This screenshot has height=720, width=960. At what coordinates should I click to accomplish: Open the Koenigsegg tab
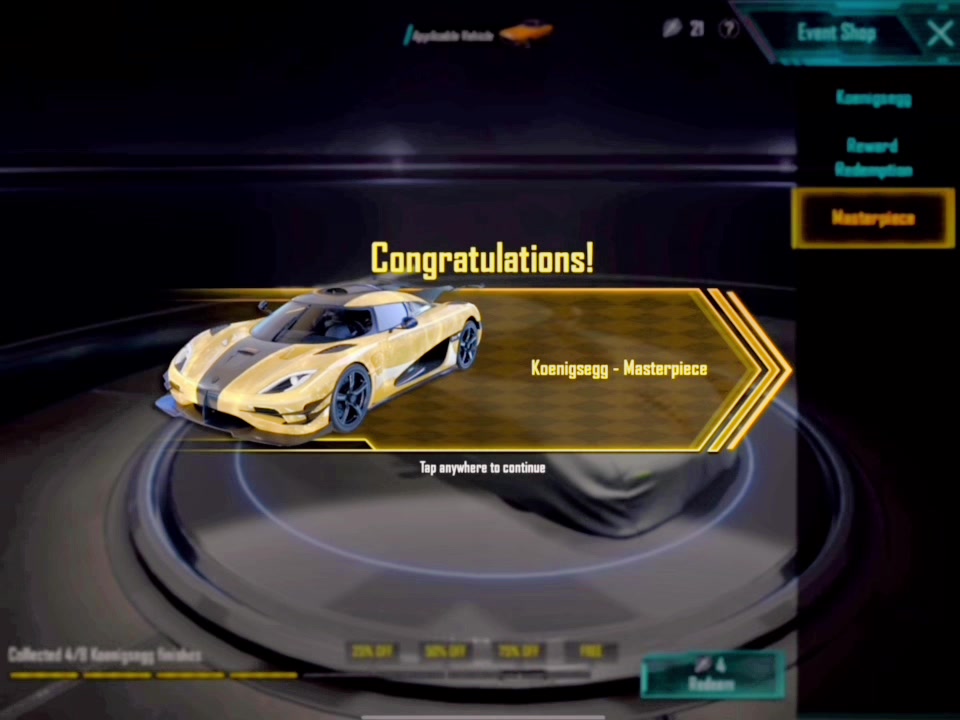(873, 98)
